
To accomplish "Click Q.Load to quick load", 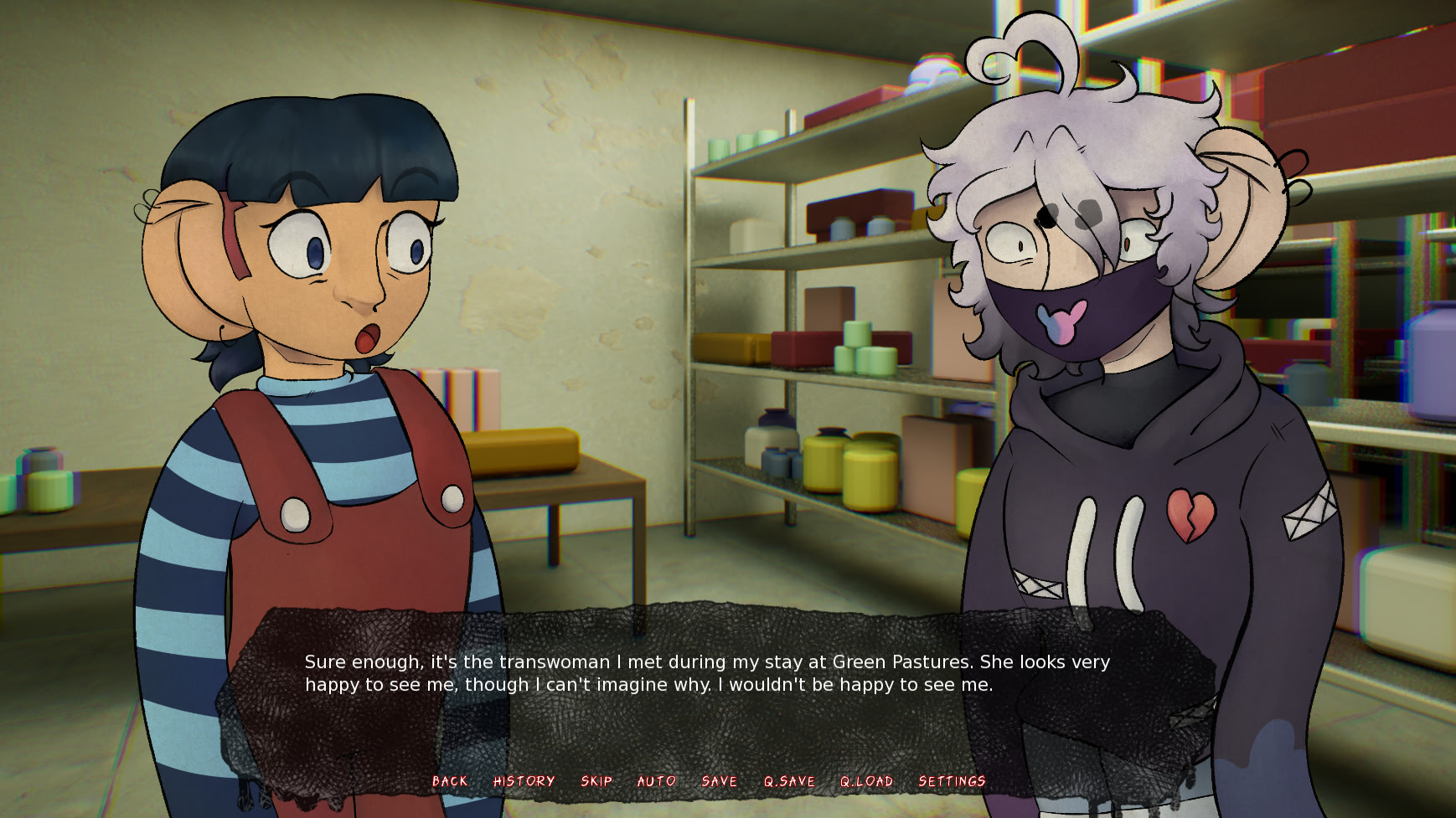I will 866,781.
